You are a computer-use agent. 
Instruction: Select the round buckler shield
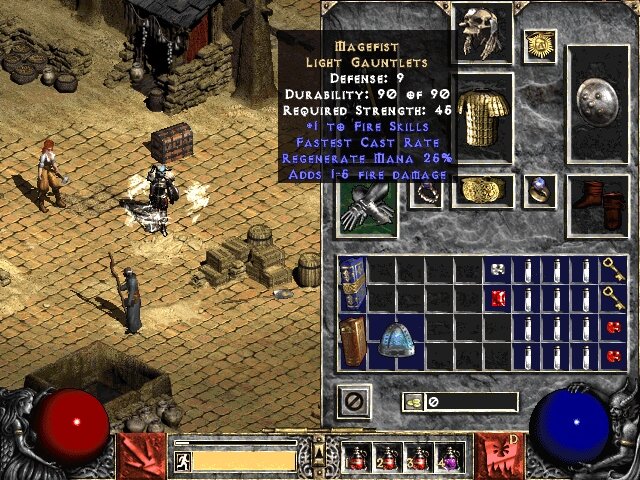click(x=598, y=103)
